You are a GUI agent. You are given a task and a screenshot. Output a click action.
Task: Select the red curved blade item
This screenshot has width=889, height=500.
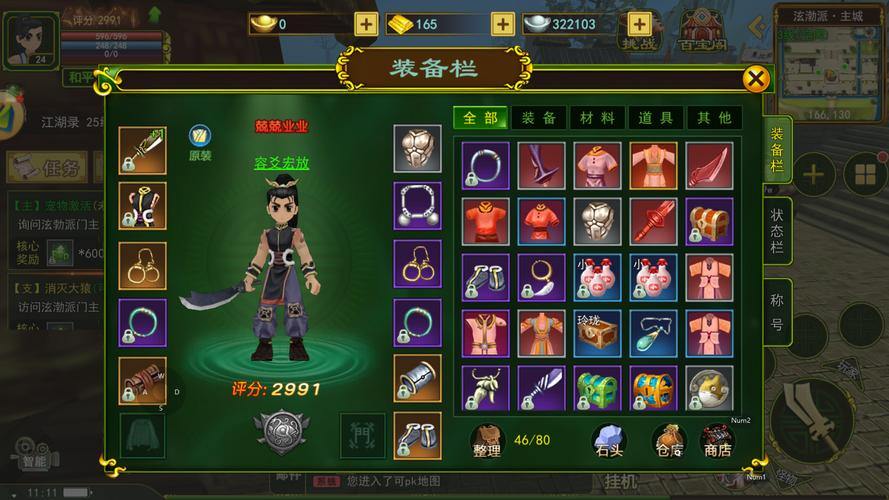coord(709,165)
